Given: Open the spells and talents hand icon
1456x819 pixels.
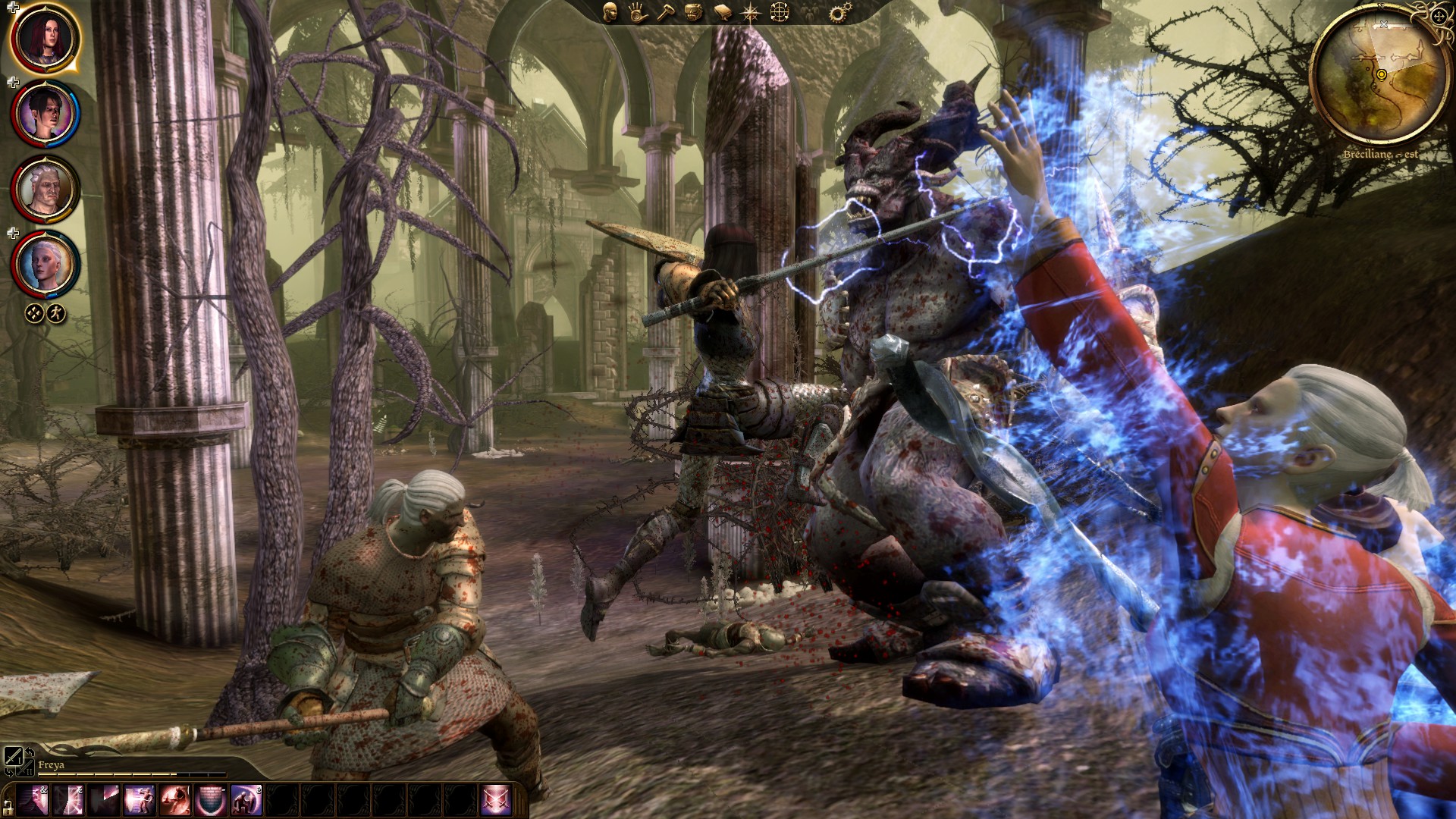Looking at the screenshot, I should coord(637,14).
